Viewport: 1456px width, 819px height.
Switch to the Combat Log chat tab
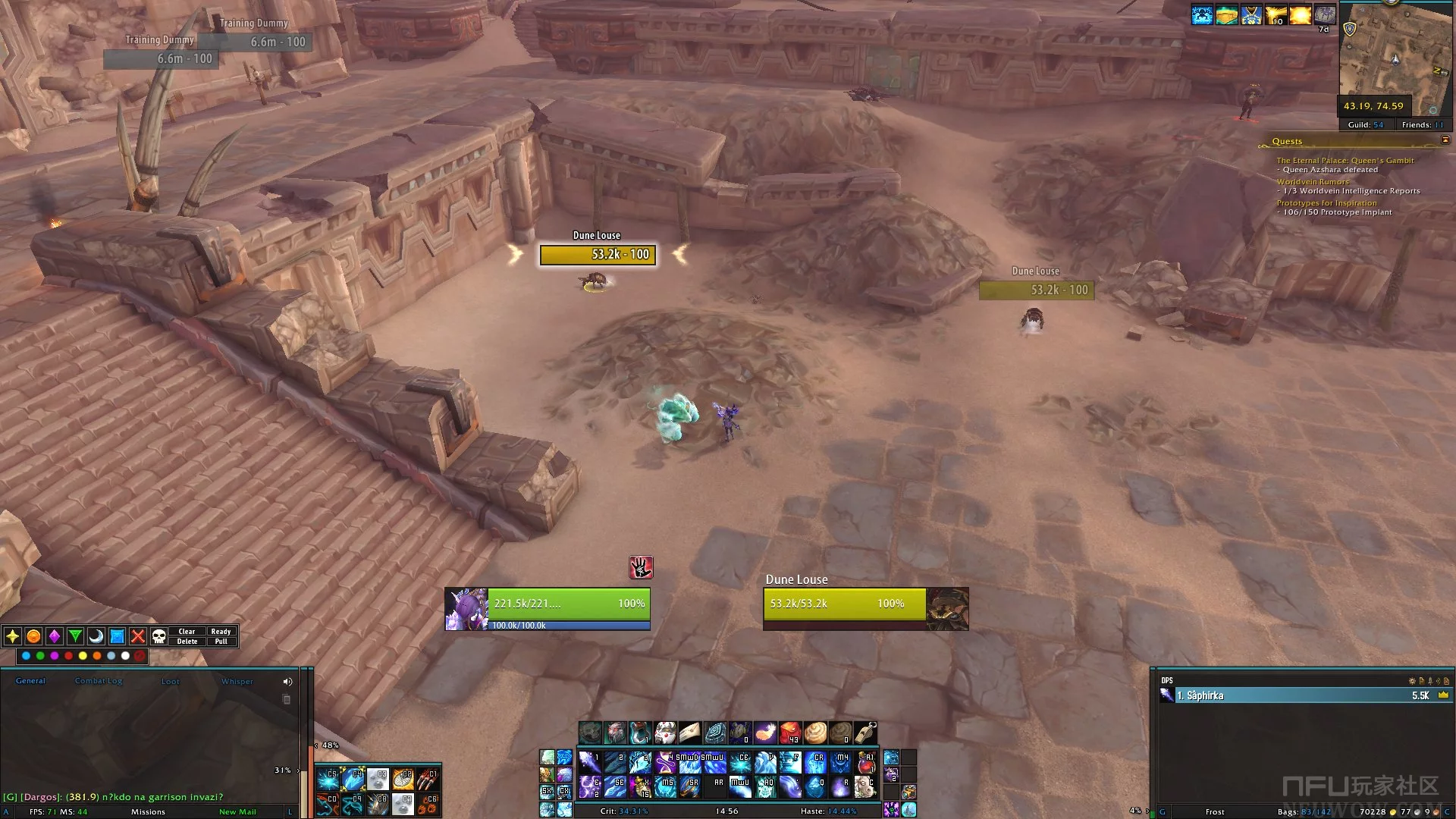pos(99,681)
